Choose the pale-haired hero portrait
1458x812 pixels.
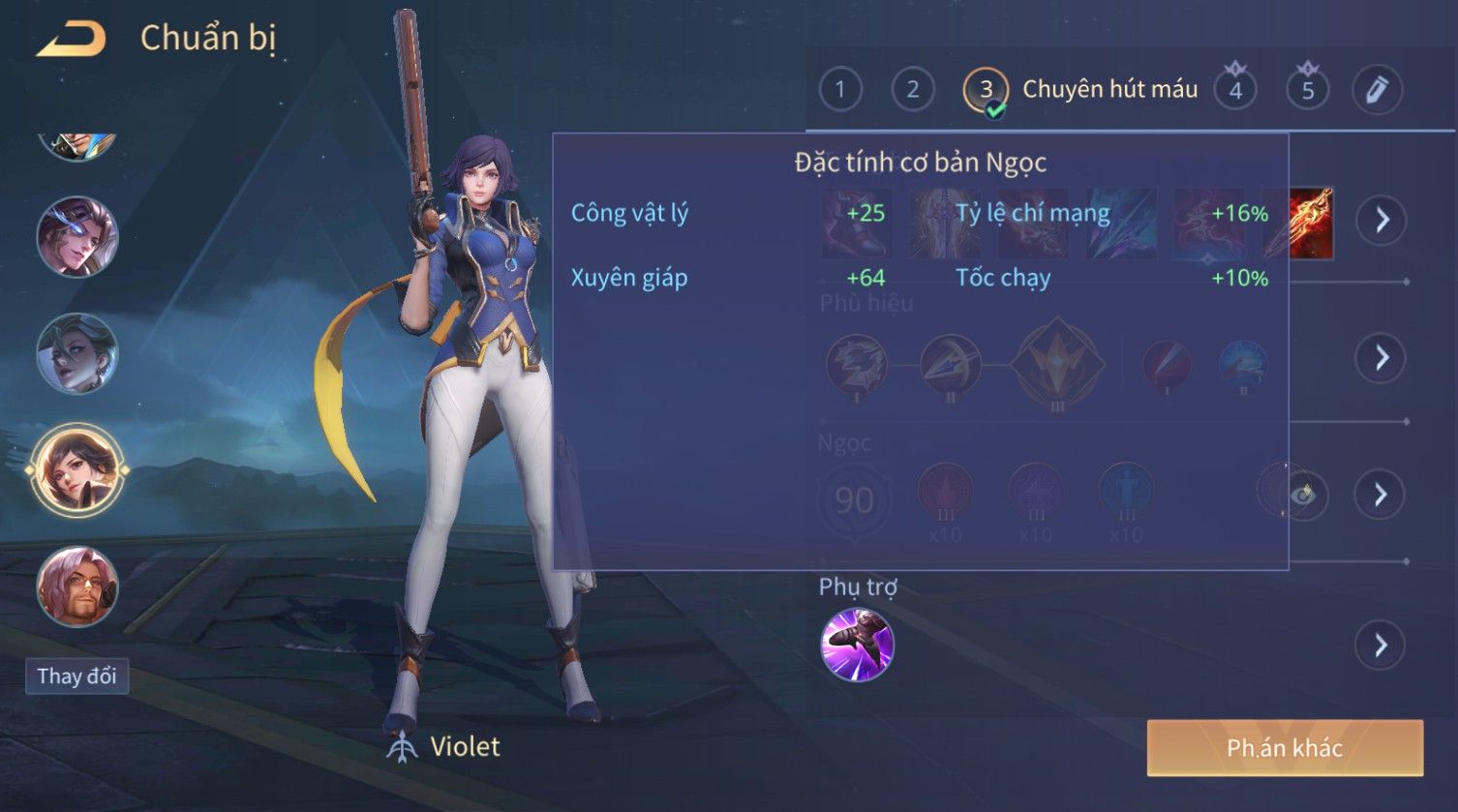point(77,353)
